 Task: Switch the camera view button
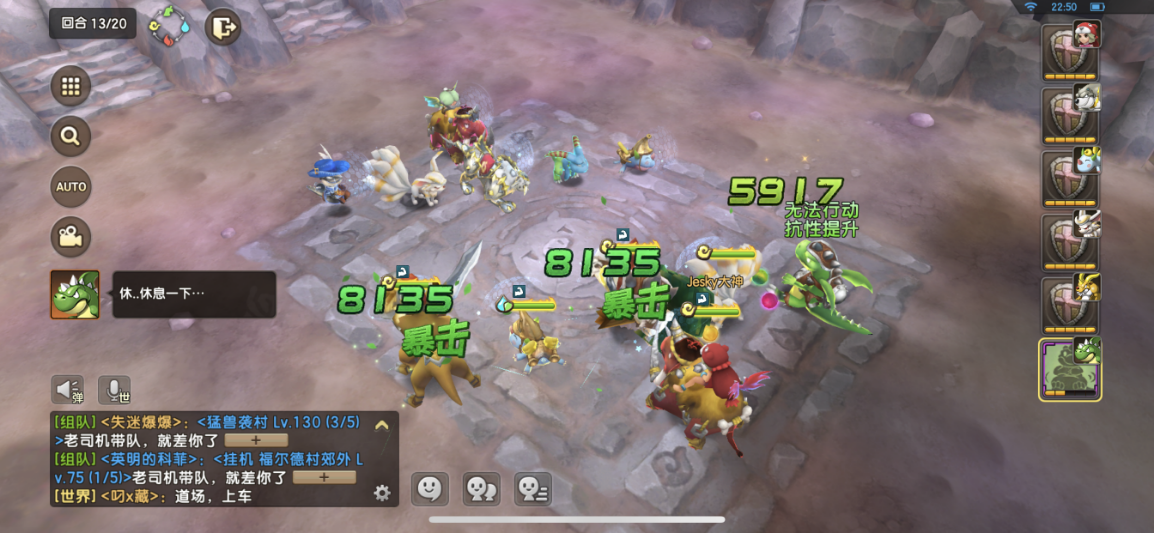point(70,237)
